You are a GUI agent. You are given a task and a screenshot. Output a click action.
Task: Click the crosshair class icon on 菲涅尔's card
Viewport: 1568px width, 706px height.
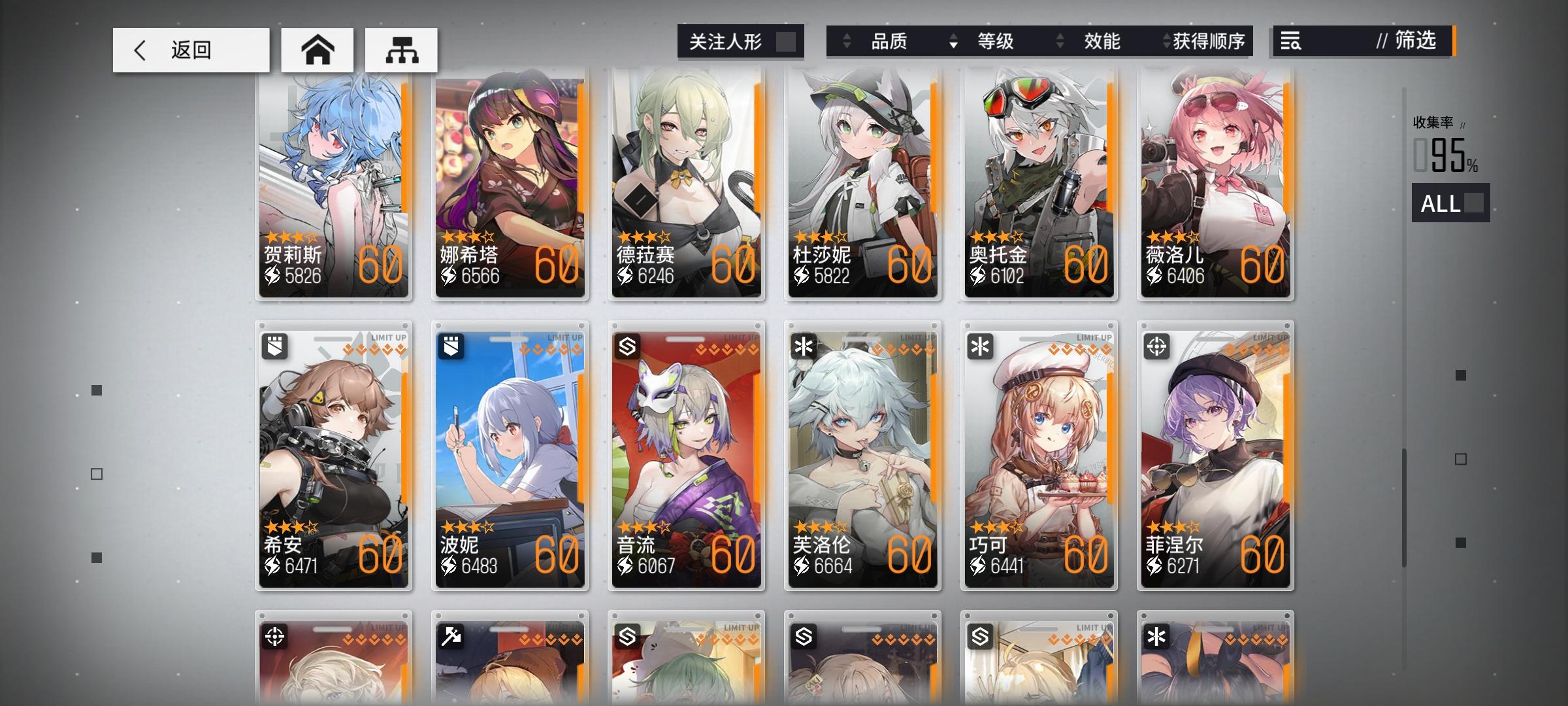[1158, 347]
